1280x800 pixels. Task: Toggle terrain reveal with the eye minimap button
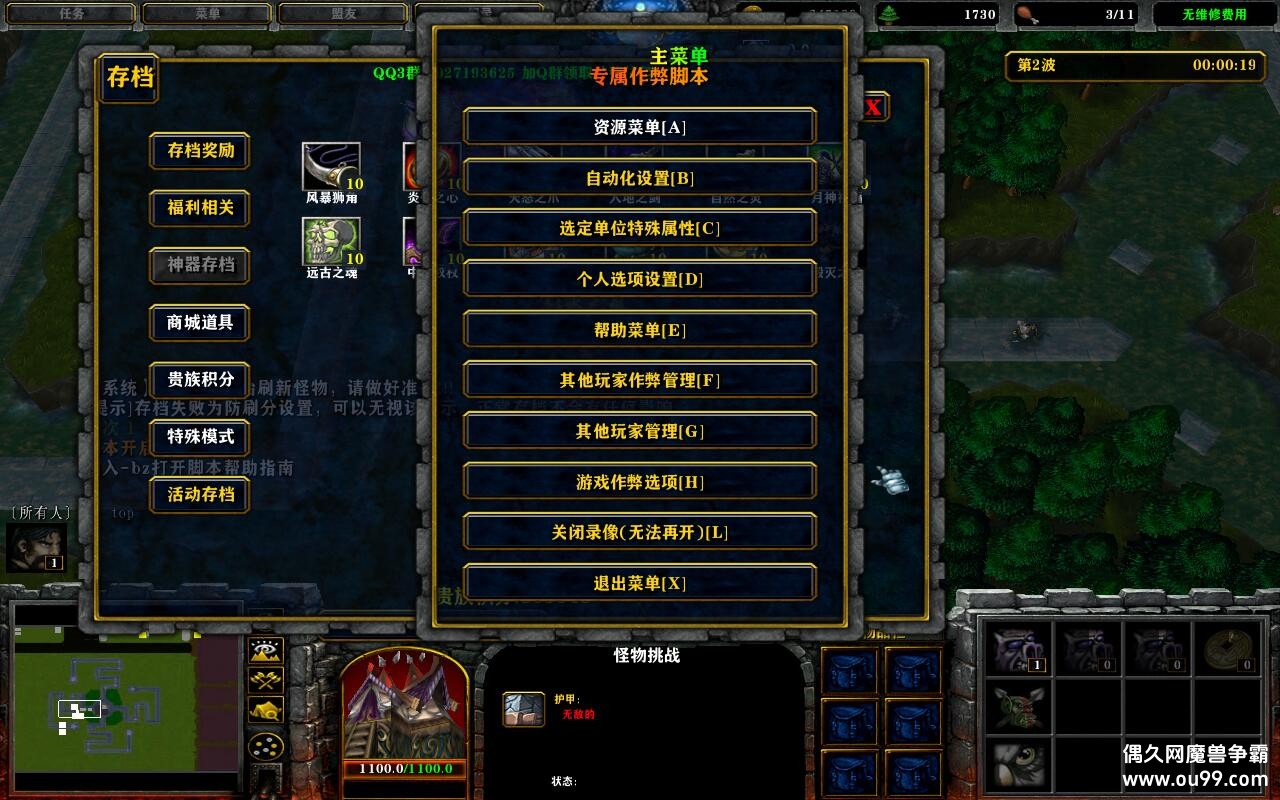click(x=265, y=651)
